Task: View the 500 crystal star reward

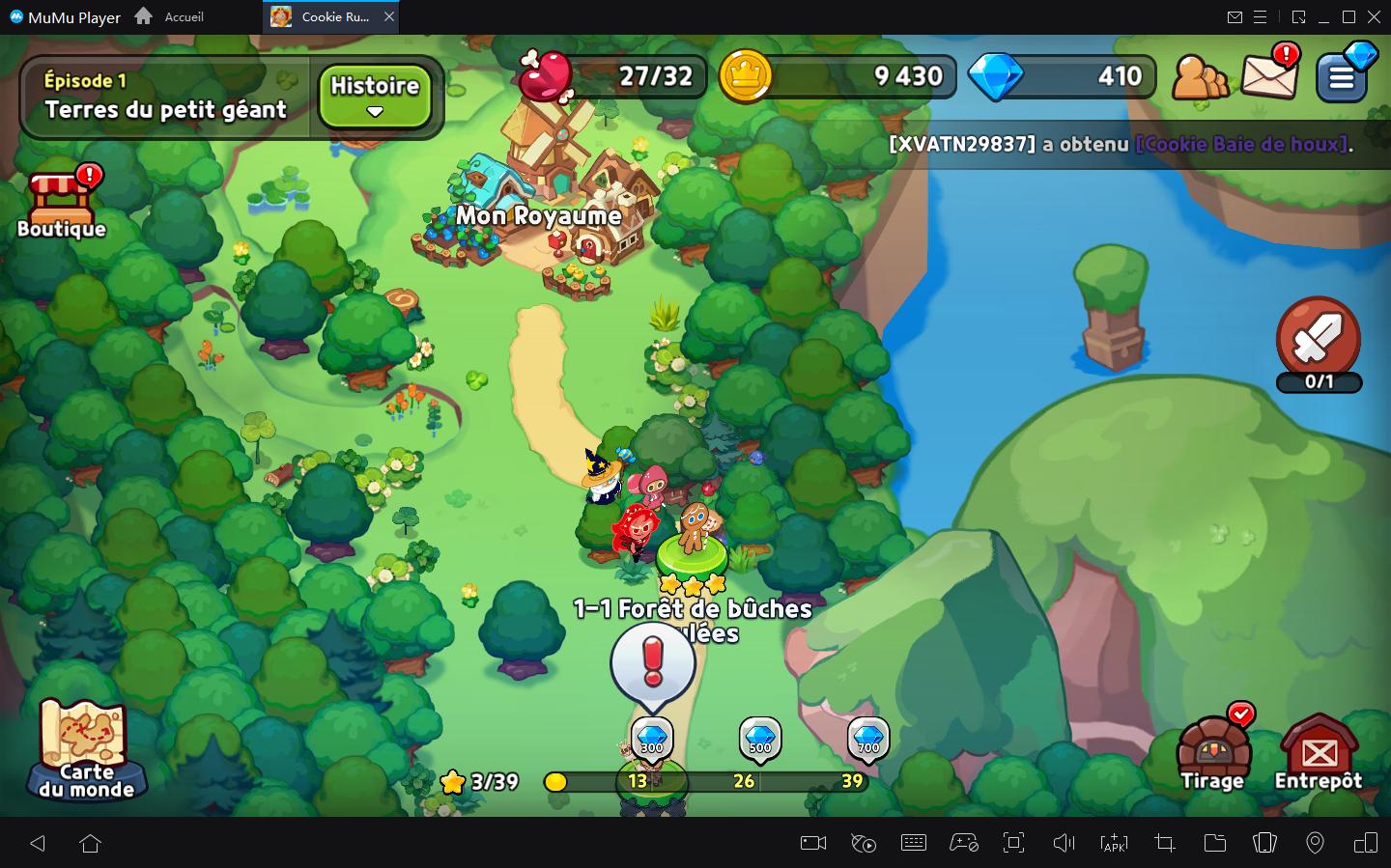Action: pyautogui.click(x=760, y=740)
